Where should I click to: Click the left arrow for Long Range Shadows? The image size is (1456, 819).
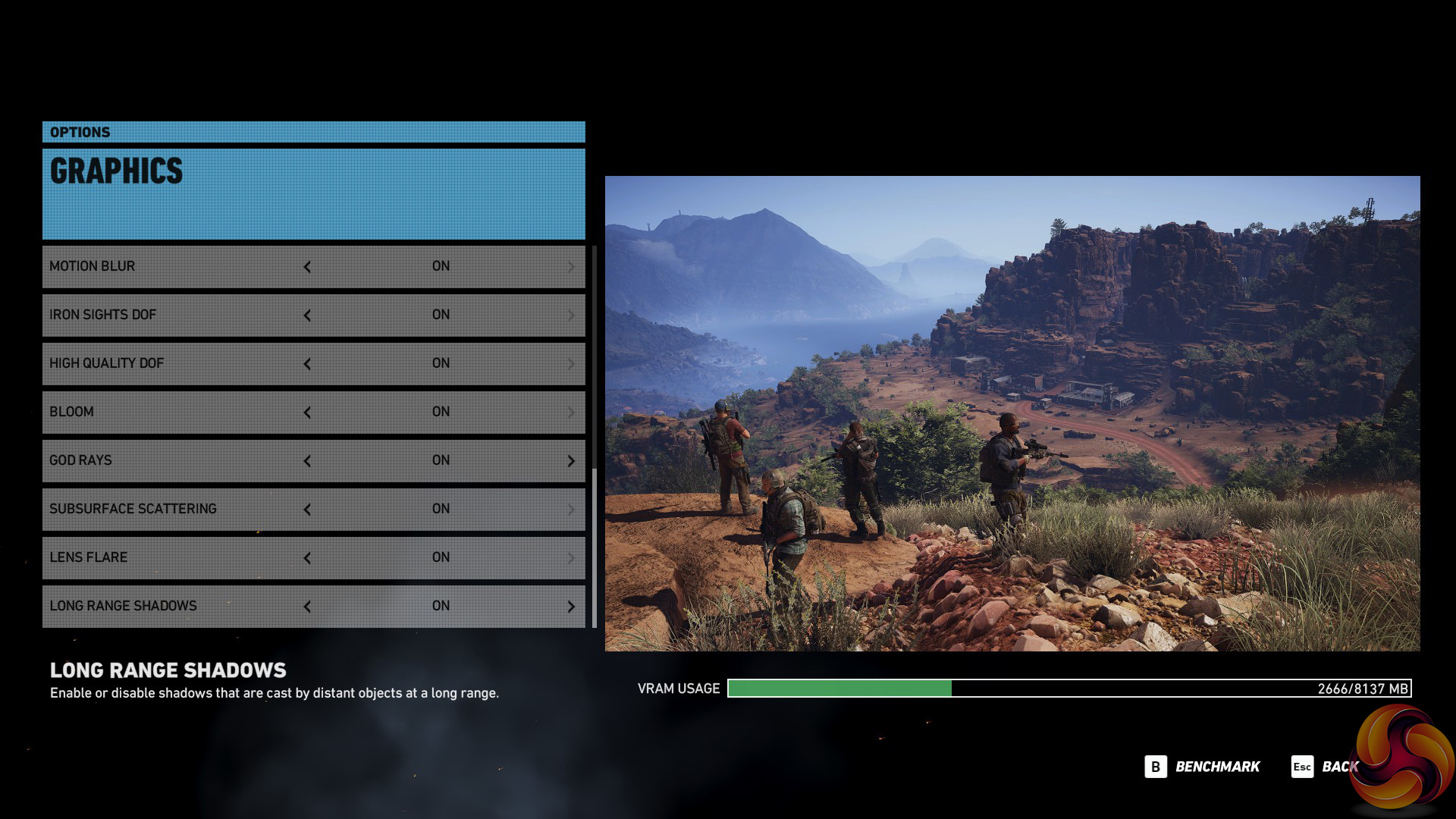click(307, 607)
